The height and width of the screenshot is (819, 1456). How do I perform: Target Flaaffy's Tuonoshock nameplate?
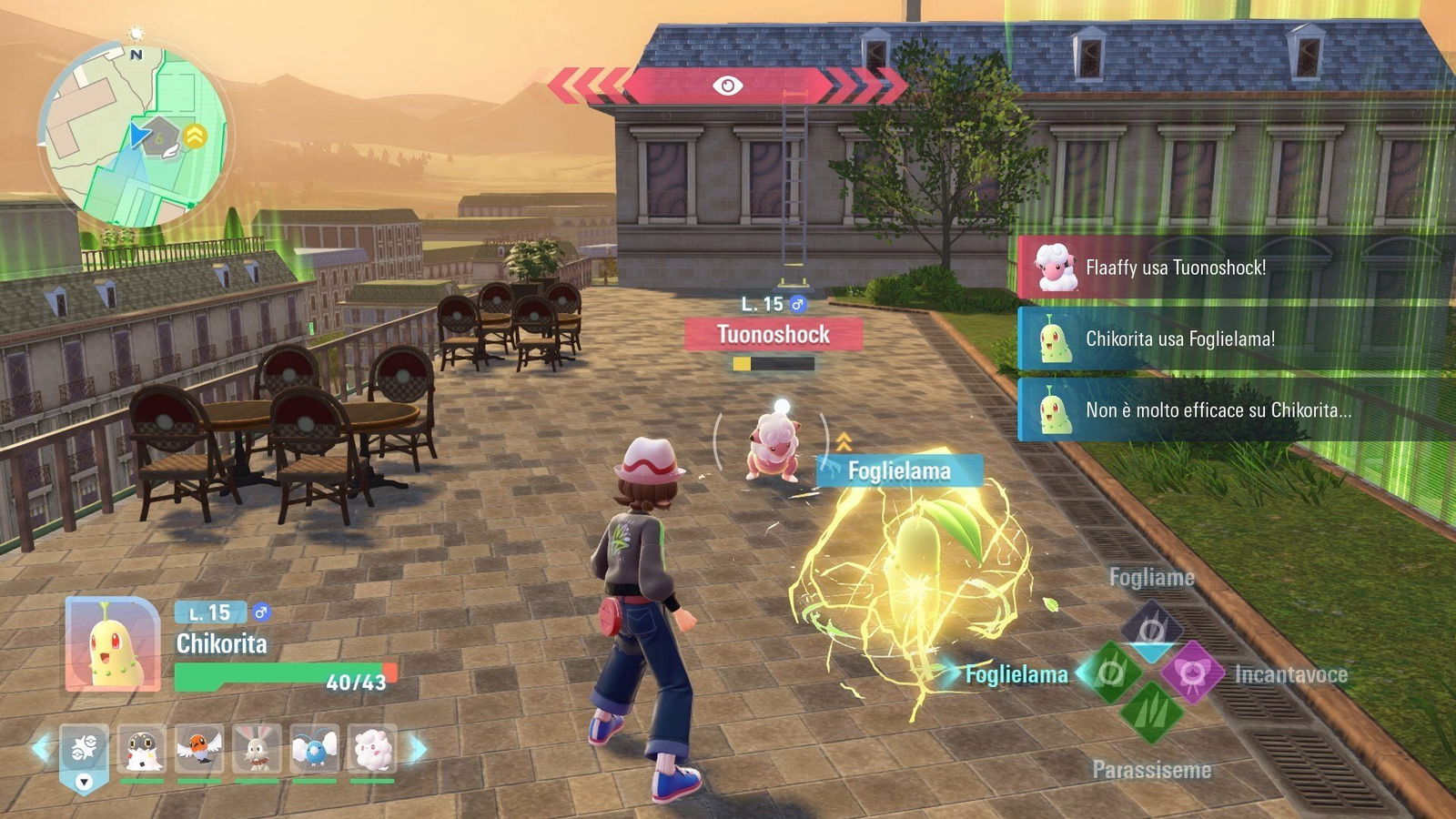[773, 335]
